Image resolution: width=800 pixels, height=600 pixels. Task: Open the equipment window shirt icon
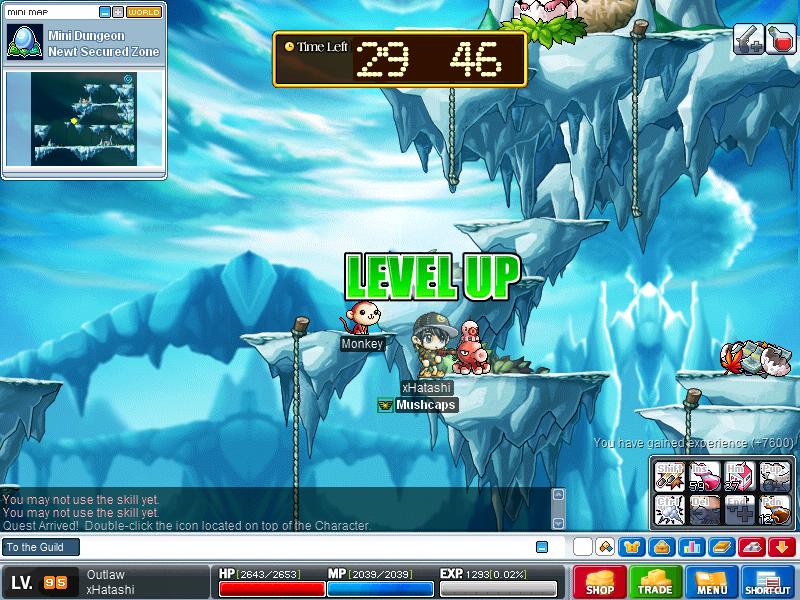coord(632,547)
